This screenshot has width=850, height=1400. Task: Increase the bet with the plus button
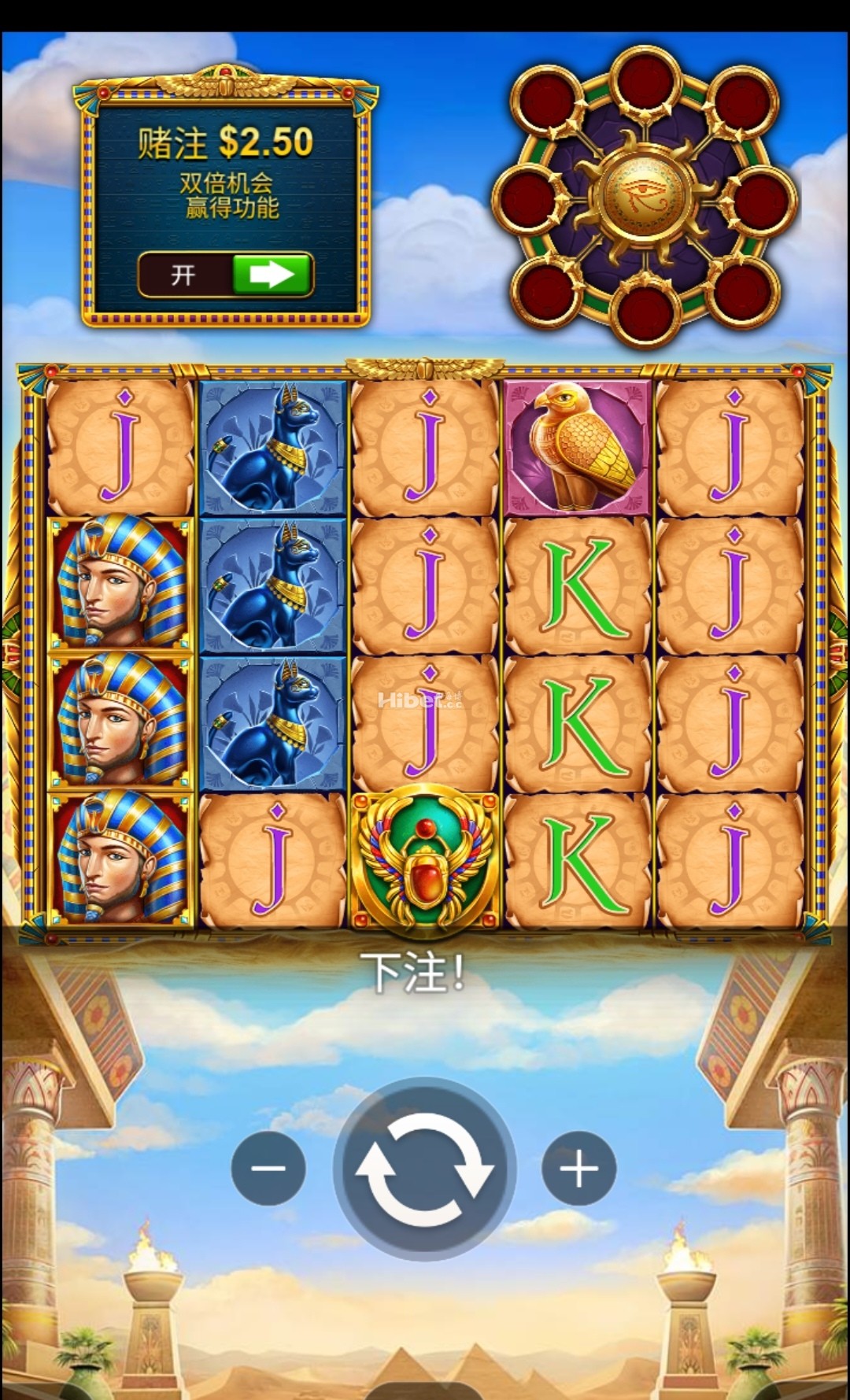578,1169
